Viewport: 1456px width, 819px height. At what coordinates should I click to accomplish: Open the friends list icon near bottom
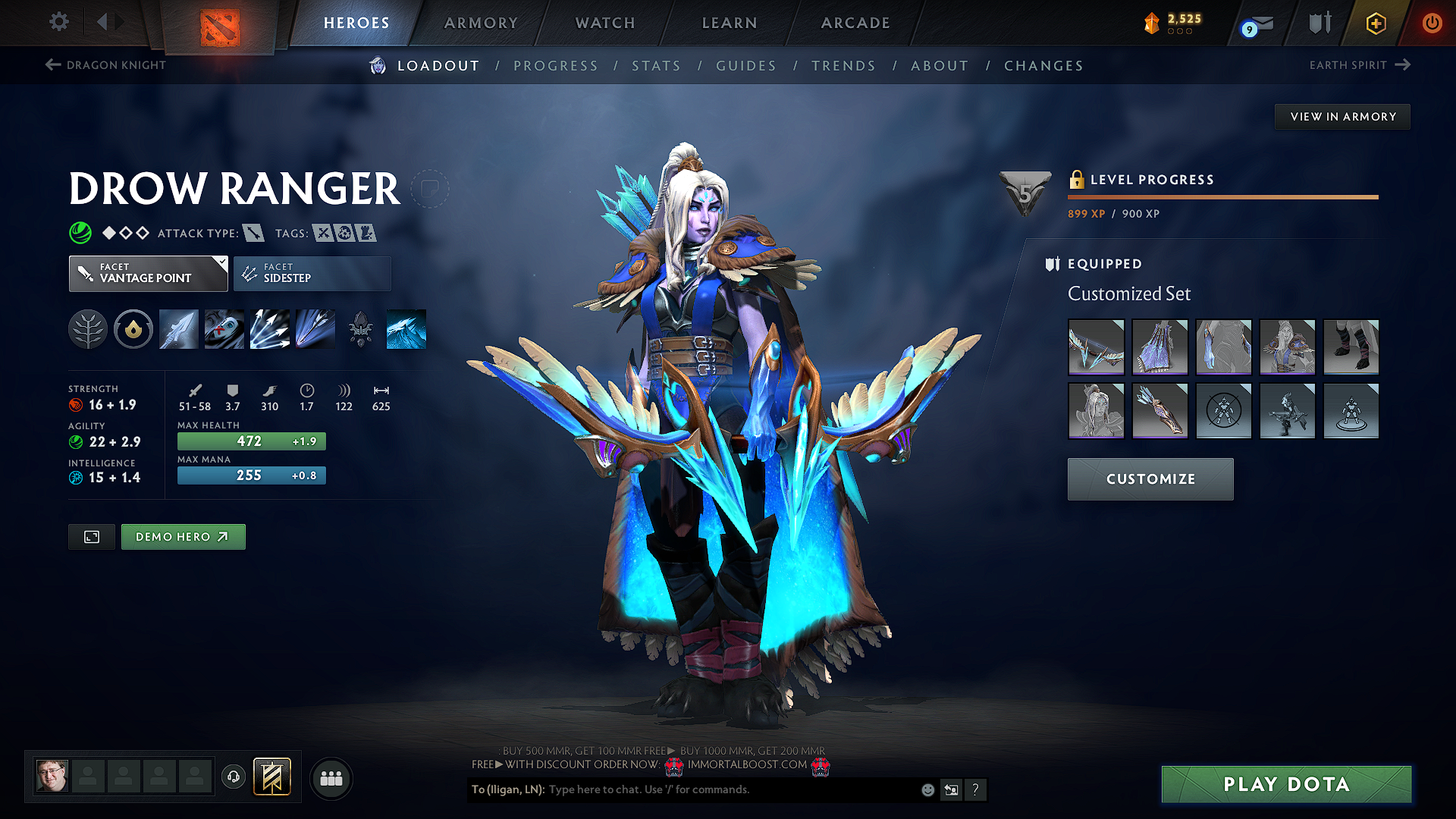(x=331, y=777)
